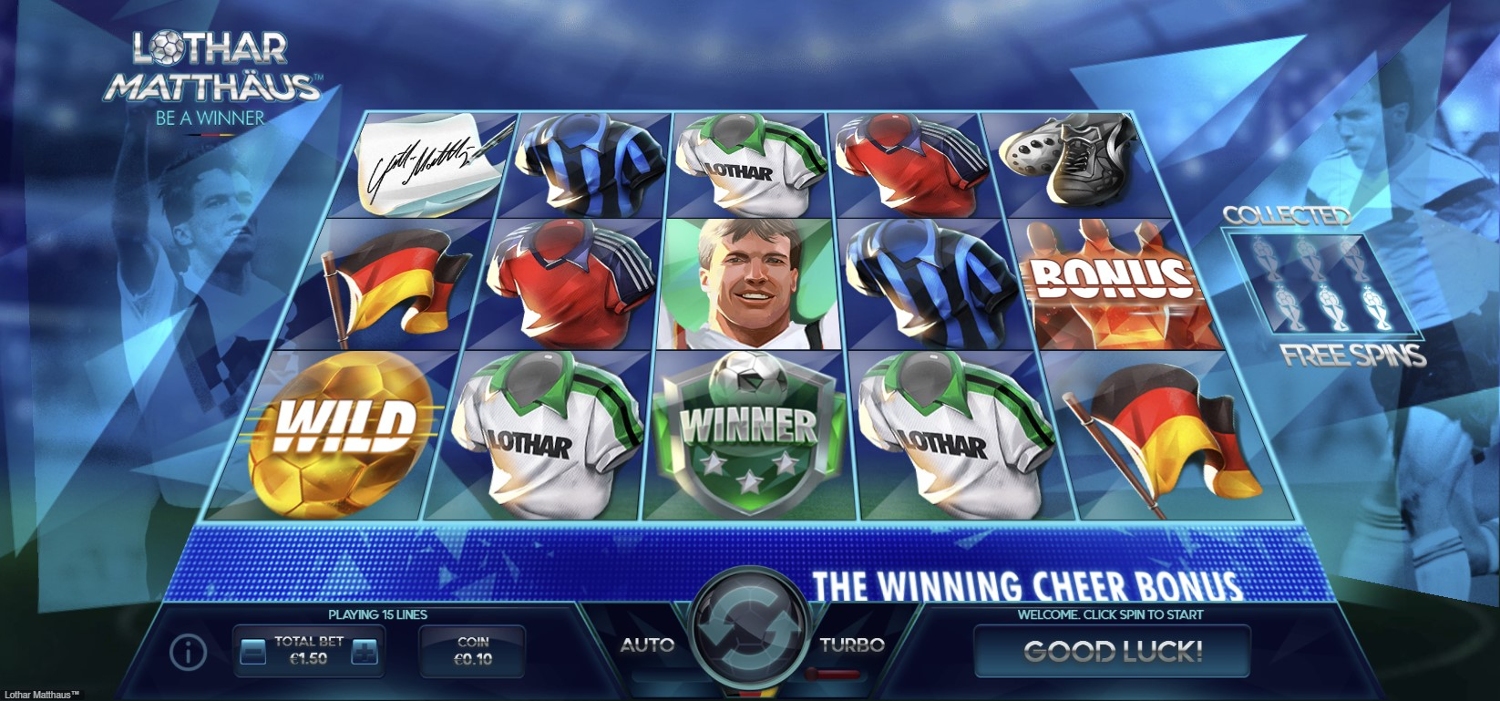Activate Auto spin mode
The image size is (1500, 701).
(x=647, y=645)
